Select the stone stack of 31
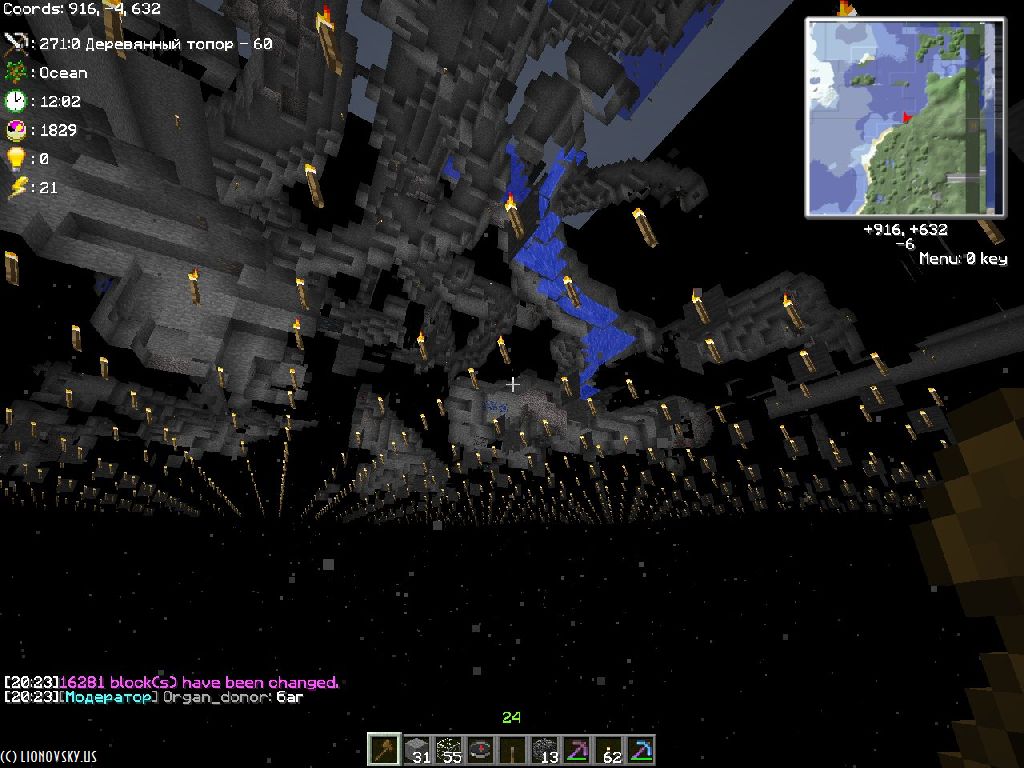 tap(416, 749)
